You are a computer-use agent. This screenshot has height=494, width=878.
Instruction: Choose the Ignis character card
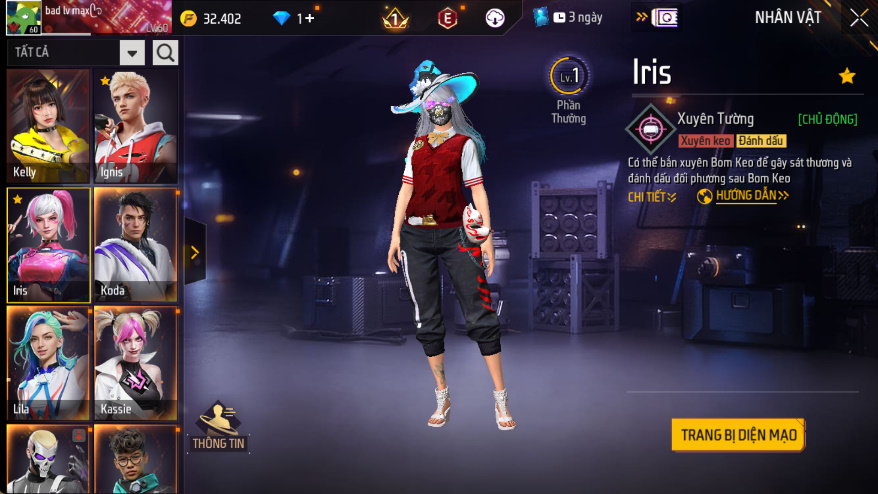point(135,126)
